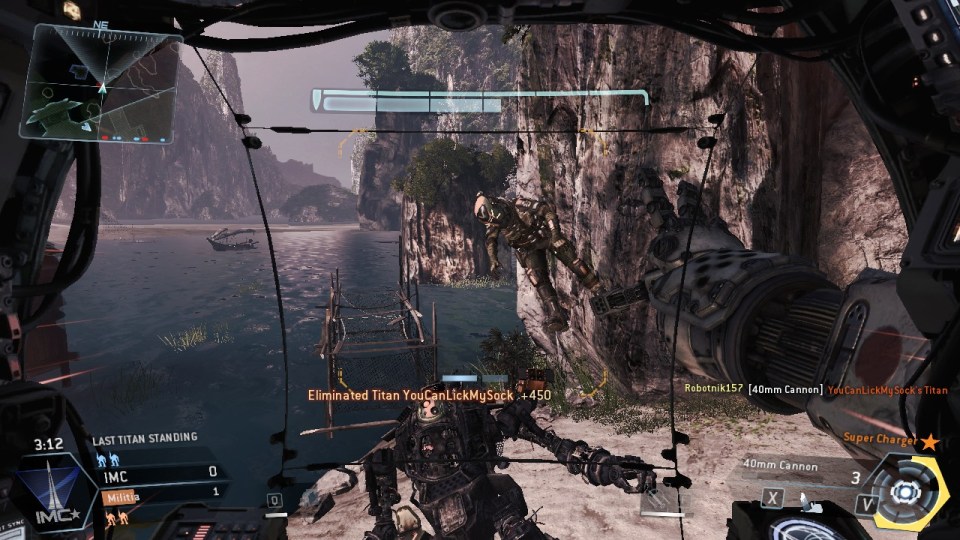Click the blue IMC titan silhouettes
Viewport: 960px width, 540px height.
(x=107, y=459)
